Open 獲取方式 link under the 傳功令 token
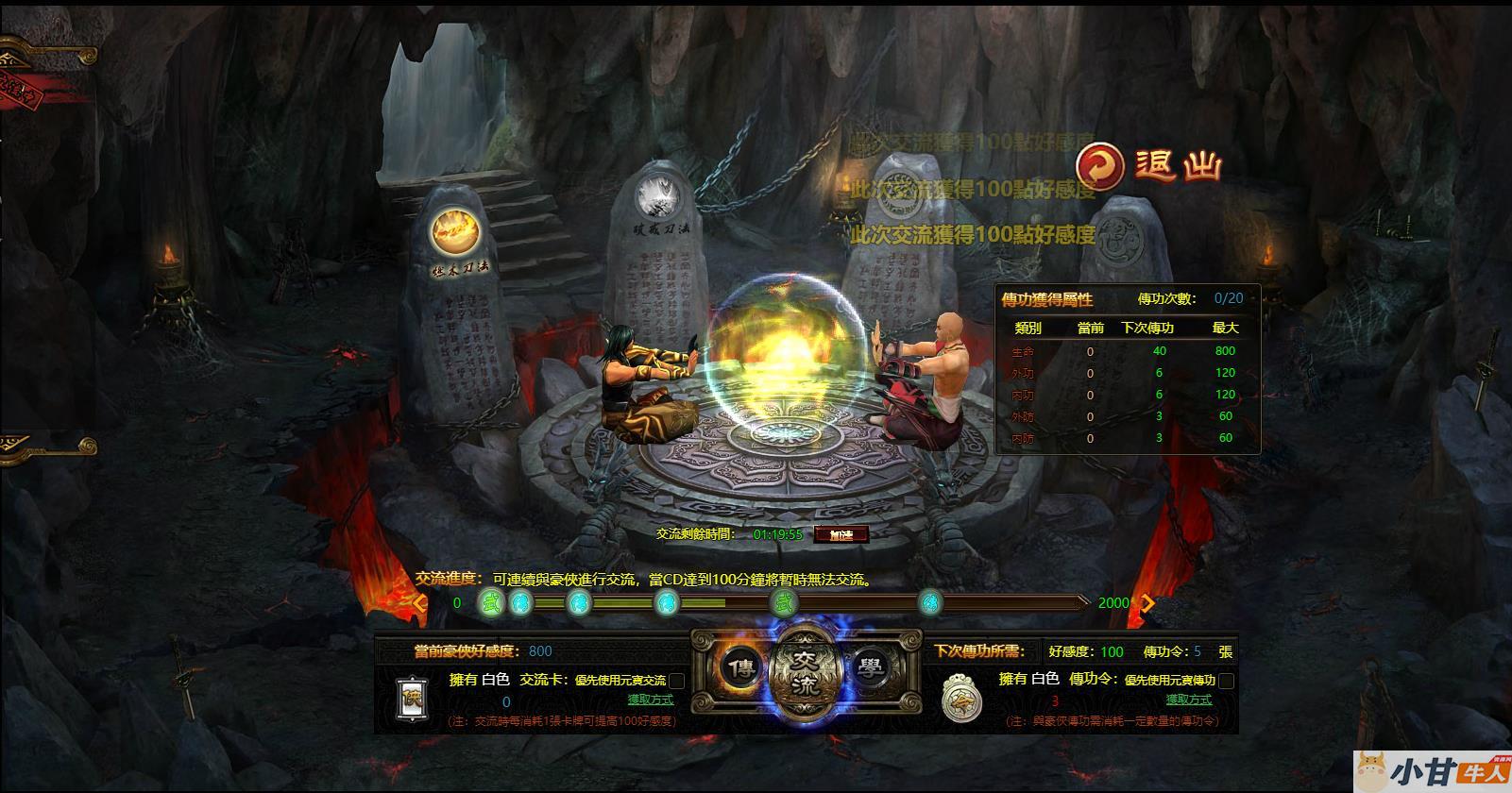The image size is (1512, 793). pos(1188,700)
